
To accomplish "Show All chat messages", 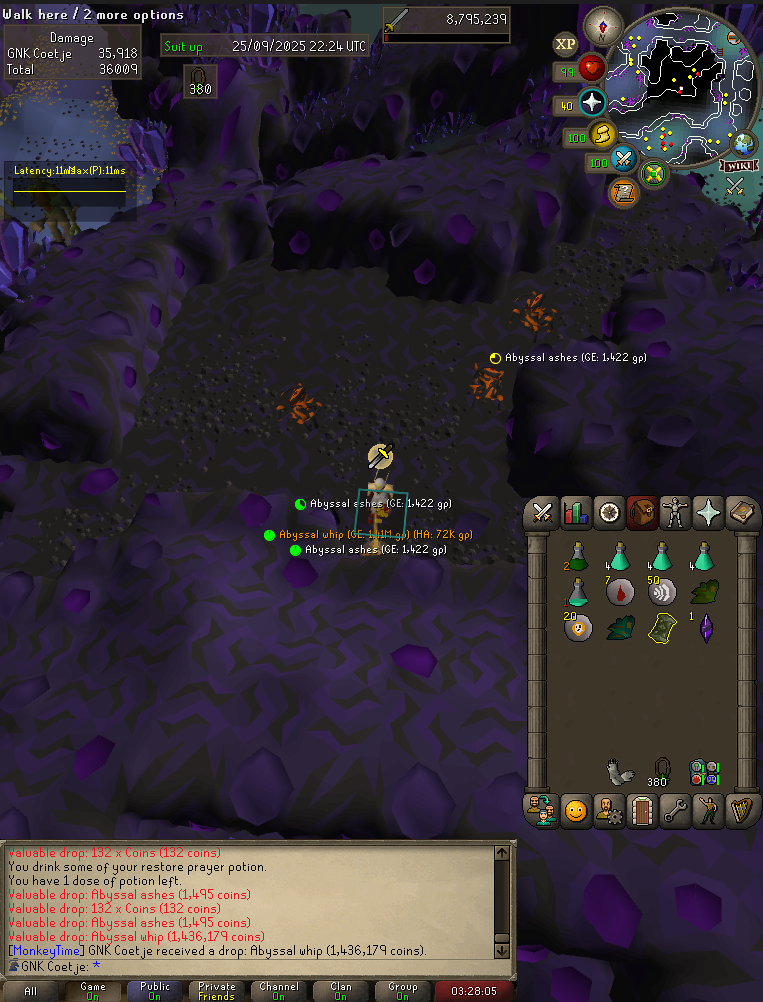I will click(31, 991).
